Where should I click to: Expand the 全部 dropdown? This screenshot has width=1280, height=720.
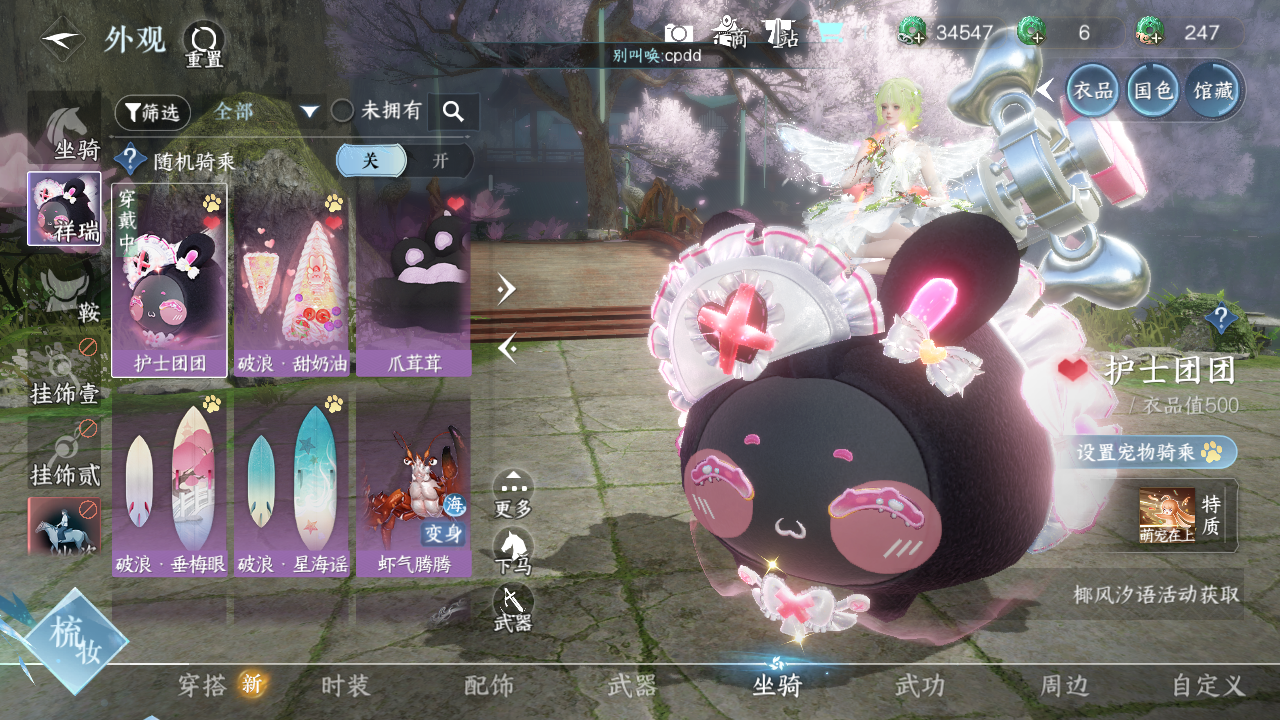pyautogui.click(x=309, y=111)
